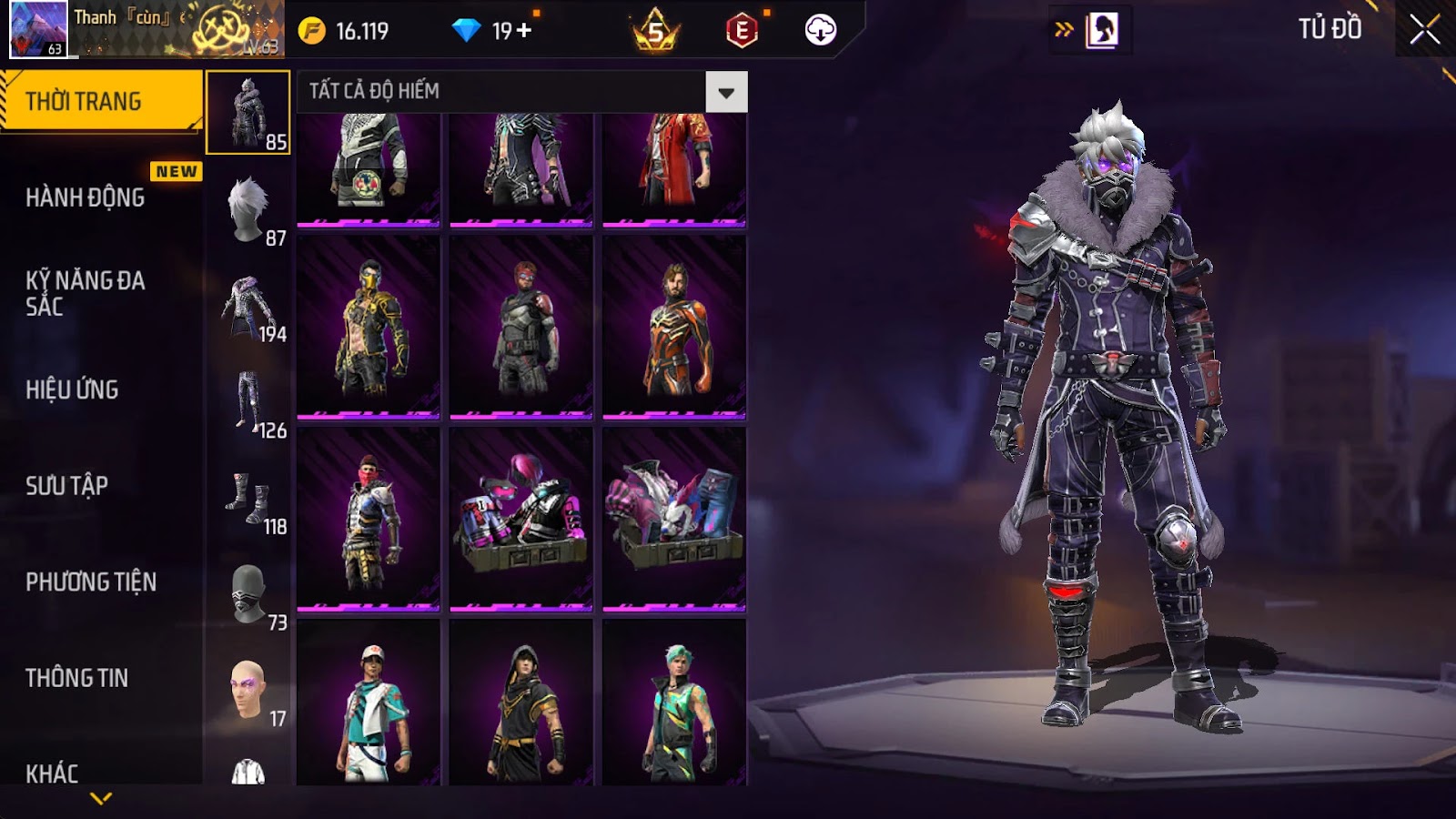Viewport: 1456px width, 819px height.
Task: Go to the SƯU TẬP tab
Action: 67,486
